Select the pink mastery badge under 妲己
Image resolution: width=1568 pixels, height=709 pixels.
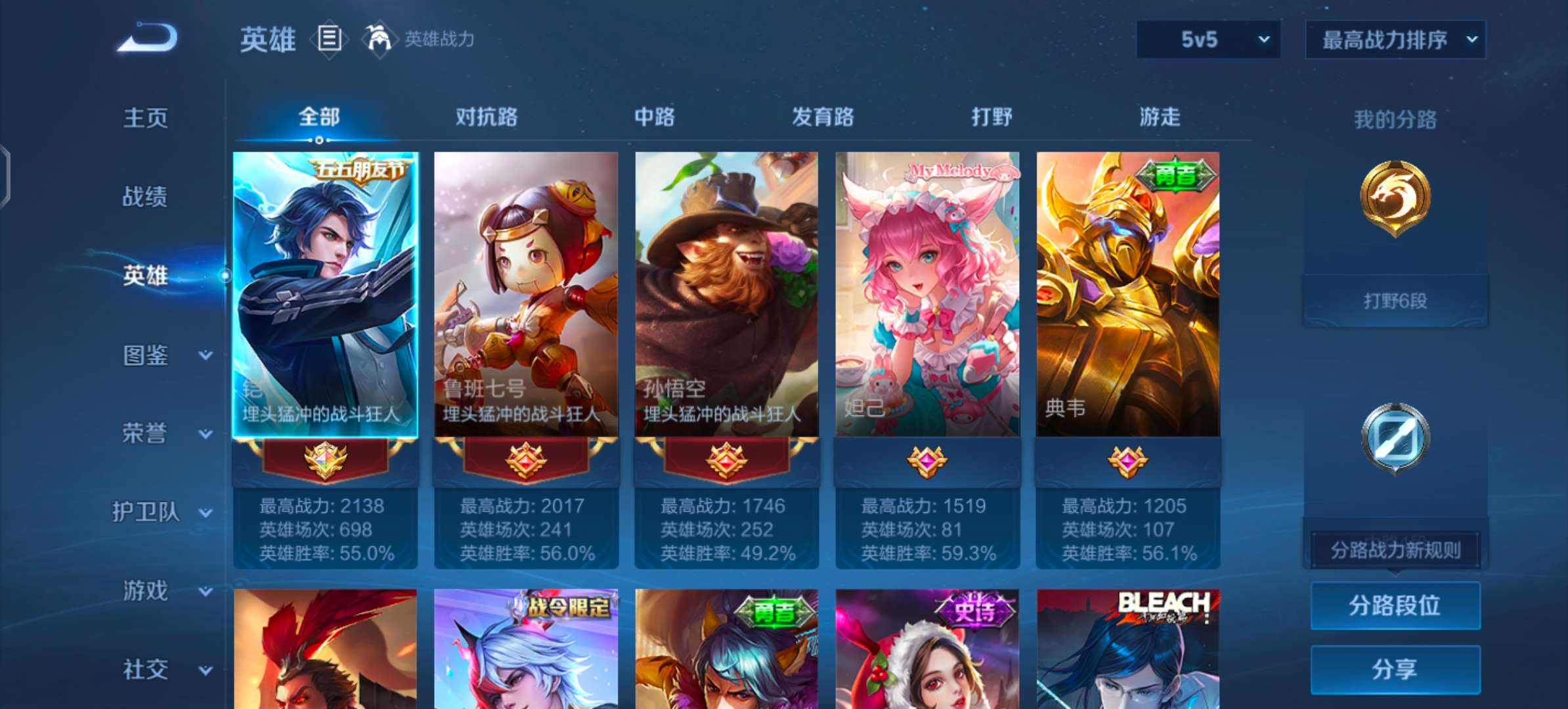click(x=926, y=460)
